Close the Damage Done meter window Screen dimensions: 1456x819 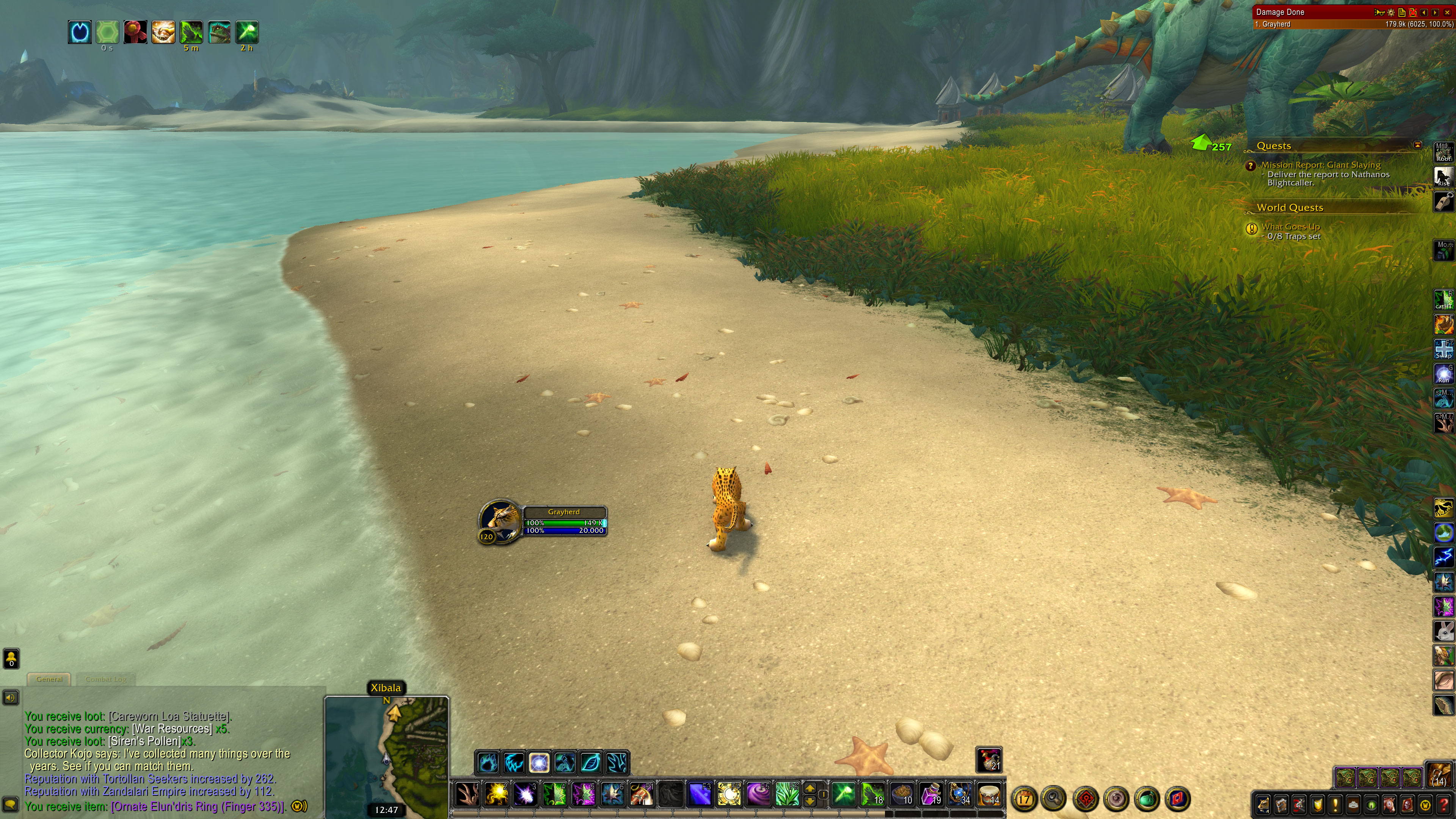click(1447, 12)
